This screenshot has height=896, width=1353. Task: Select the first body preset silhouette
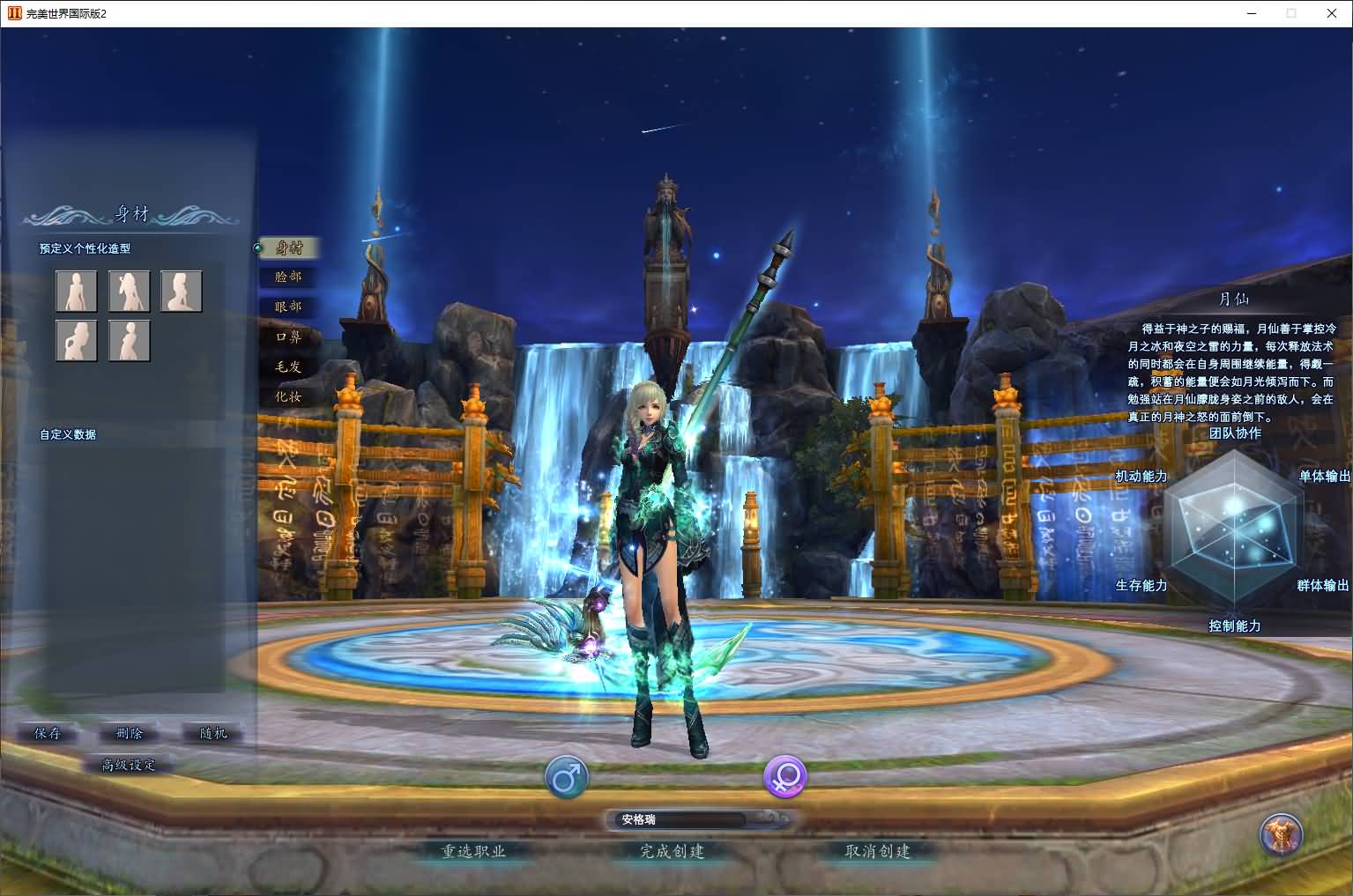76,291
